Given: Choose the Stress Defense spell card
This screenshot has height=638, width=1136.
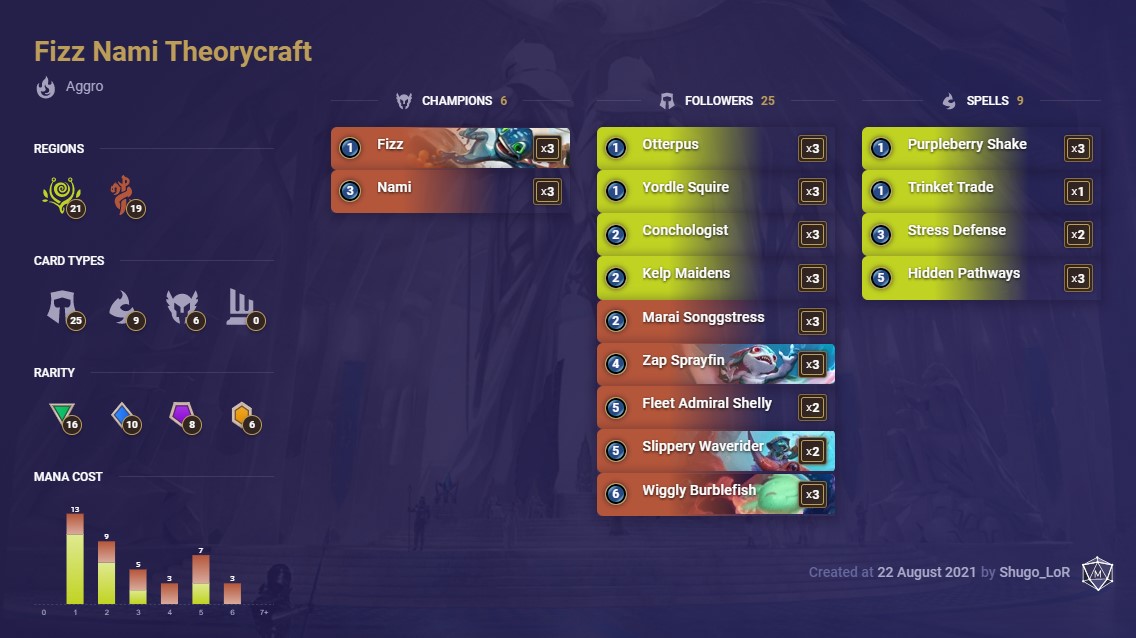Looking at the screenshot, I should pyautogui.click(x=980, y=233).
